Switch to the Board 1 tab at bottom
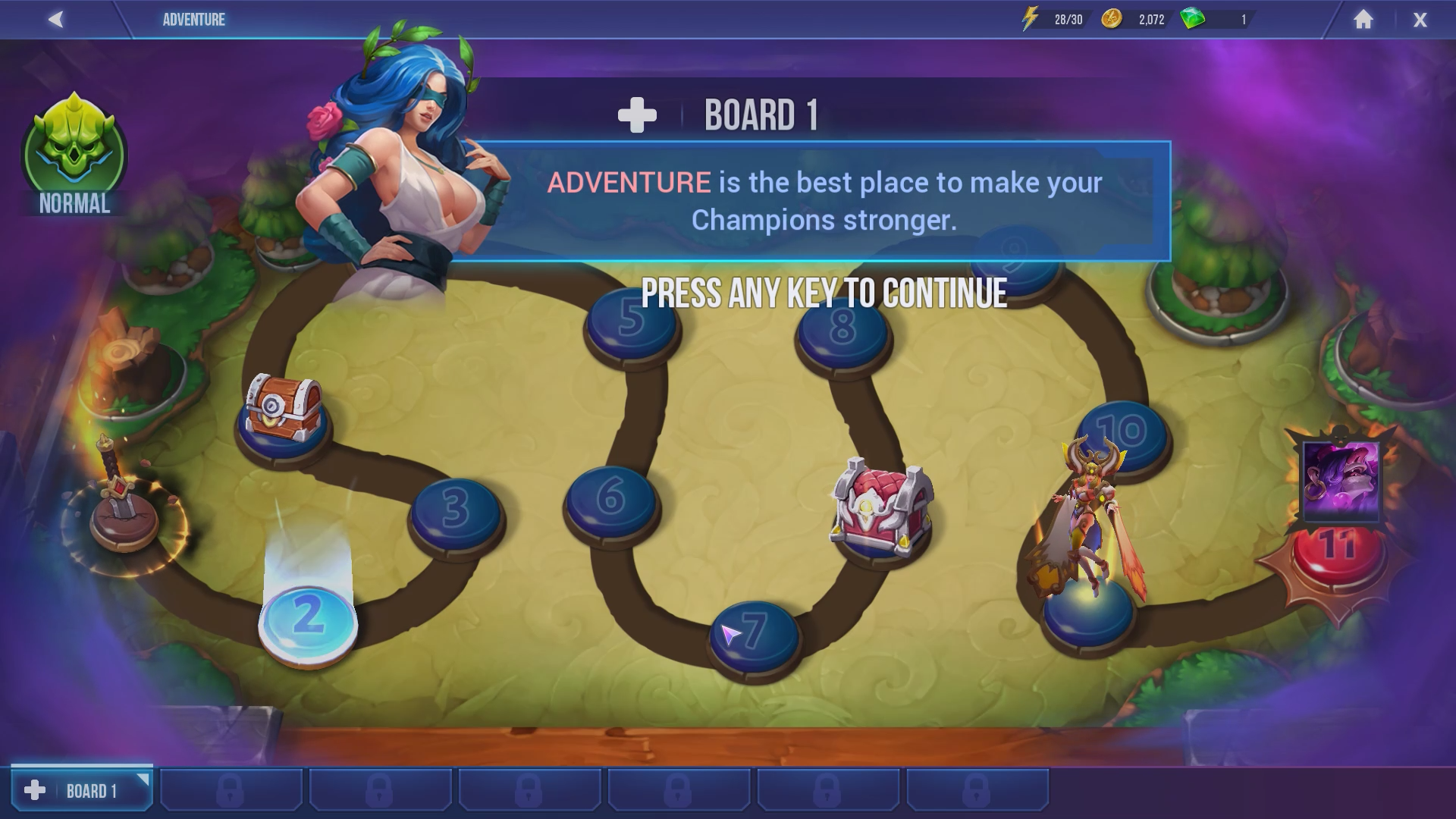Viewport: 1456px width, 819px height. click(83, 789)
